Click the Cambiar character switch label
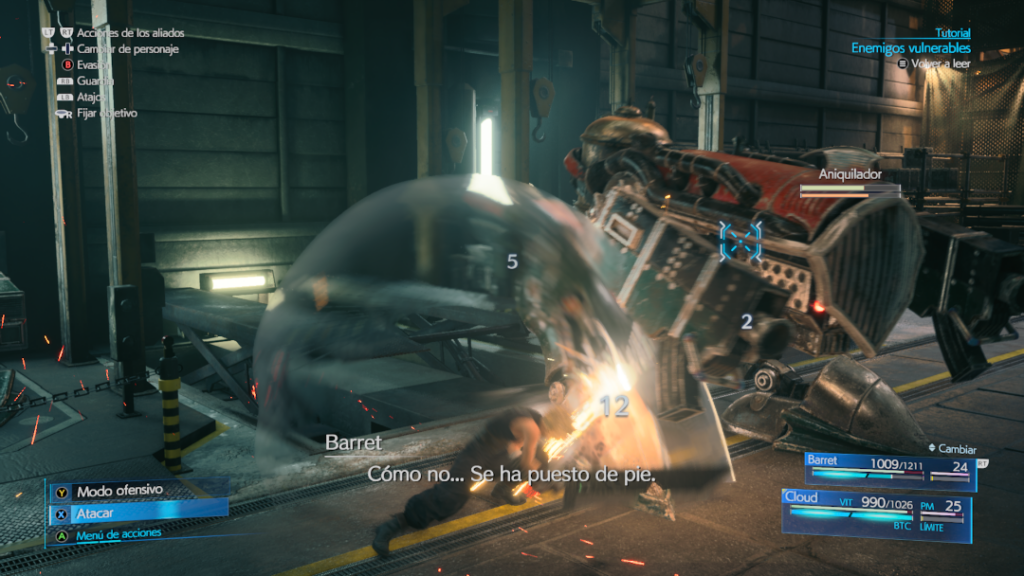This screenshot has height=576, width=1024. [957, 449]
